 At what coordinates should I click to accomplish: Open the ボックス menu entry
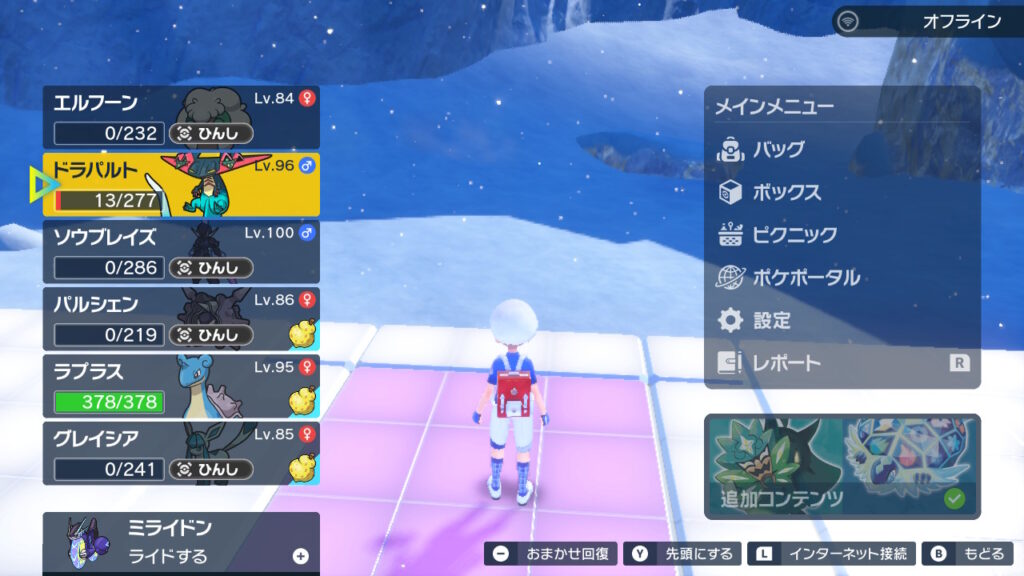click(842, 192)
